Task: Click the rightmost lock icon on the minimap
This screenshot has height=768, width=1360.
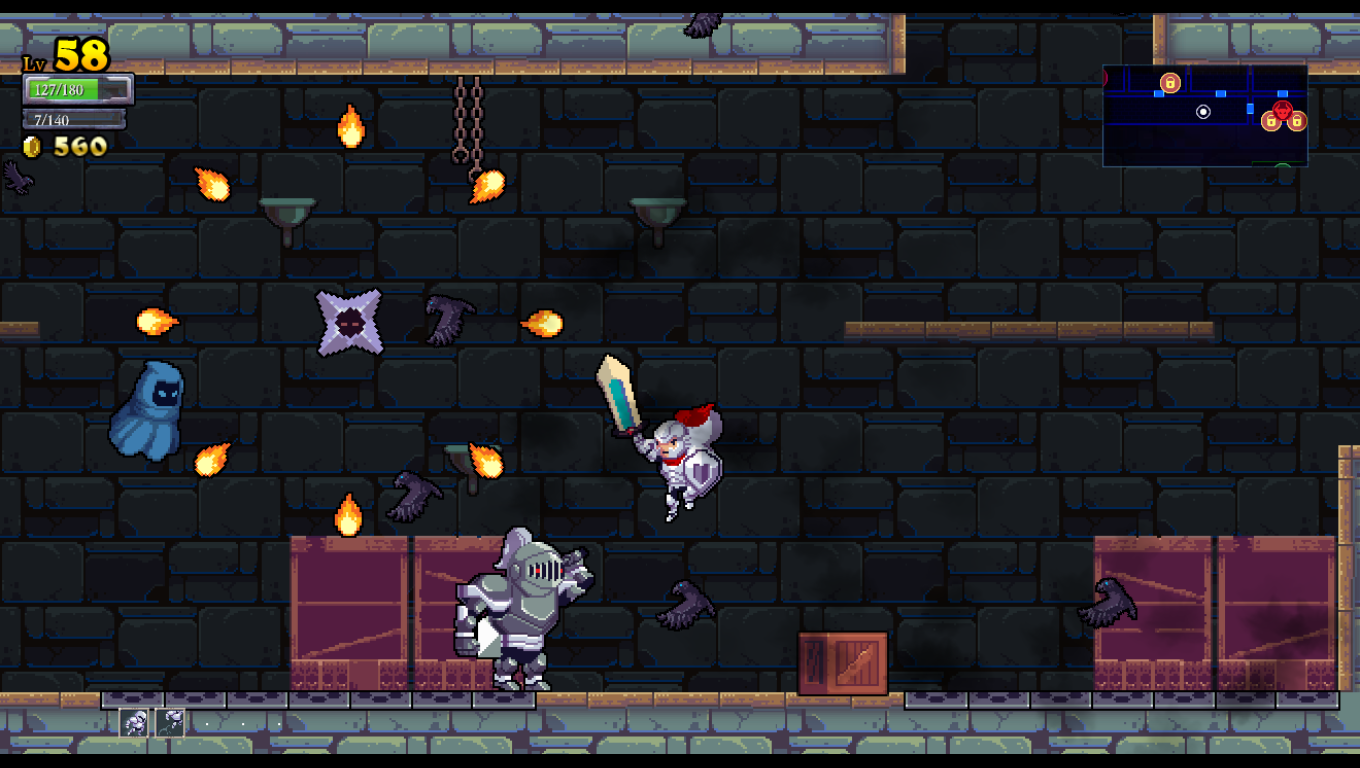Action: tap(1296, 121)
